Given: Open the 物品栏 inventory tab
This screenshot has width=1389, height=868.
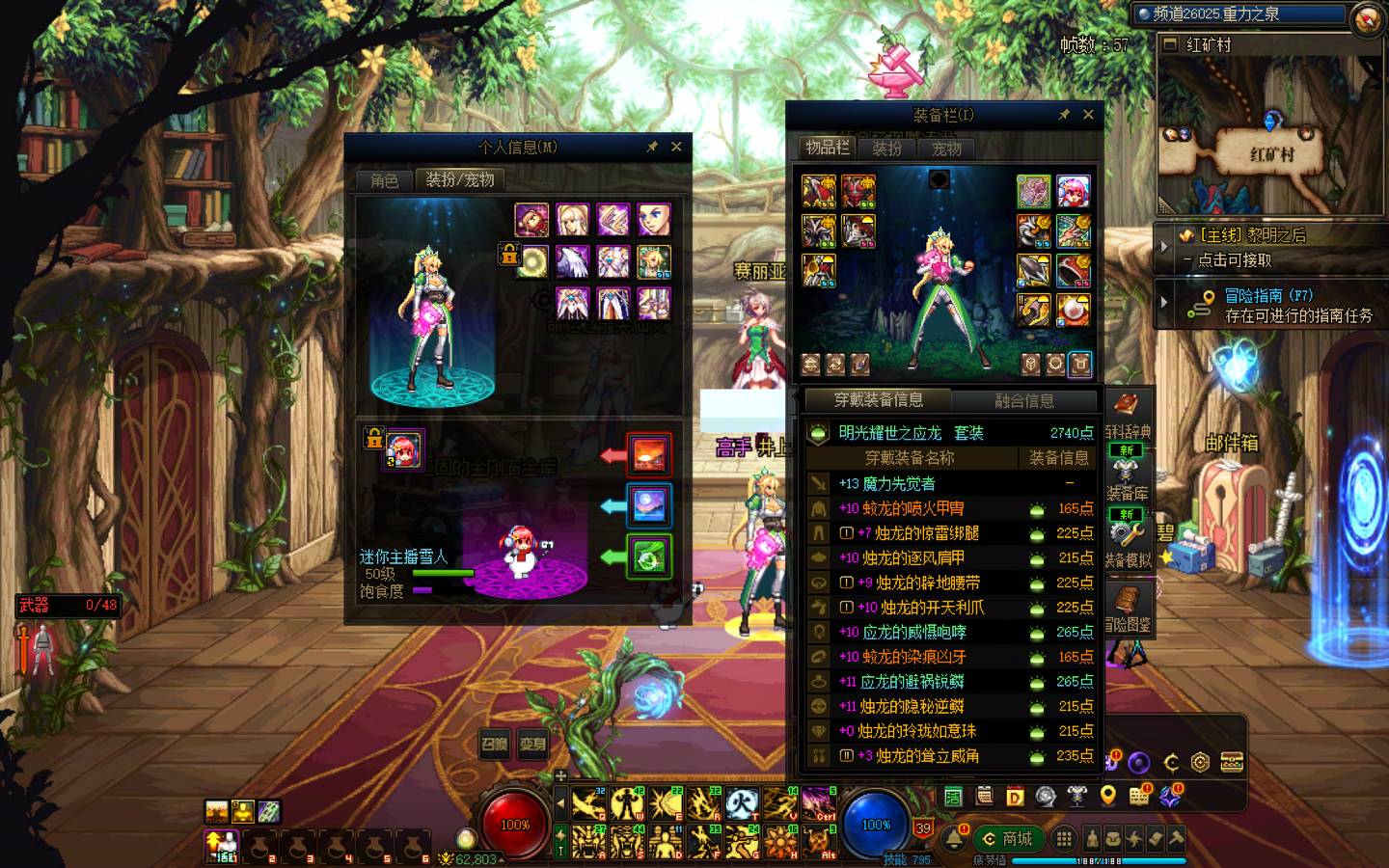Looking at the screenshot, I should 827,148.
